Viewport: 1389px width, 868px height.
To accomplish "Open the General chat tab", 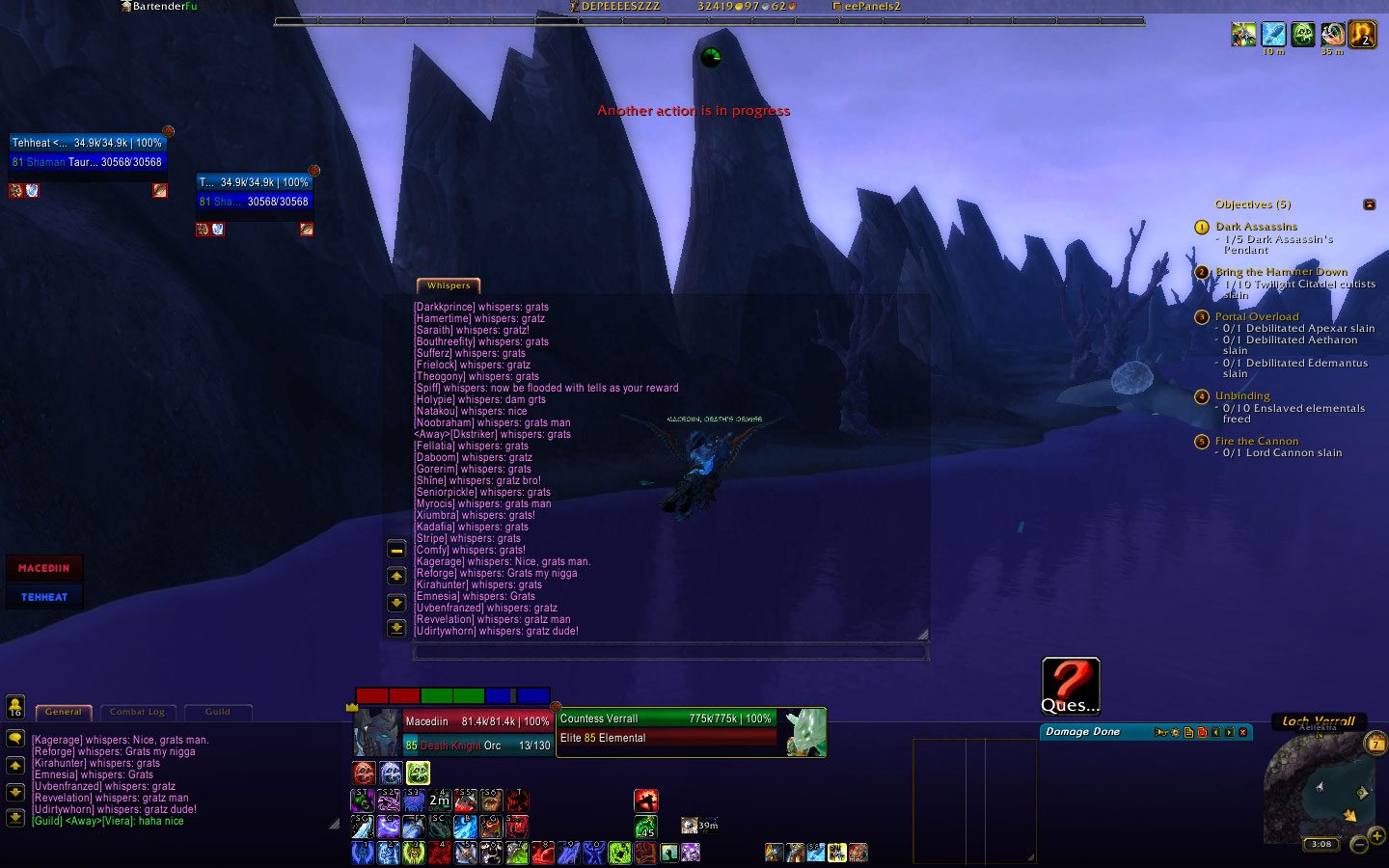I will (64, 713).
